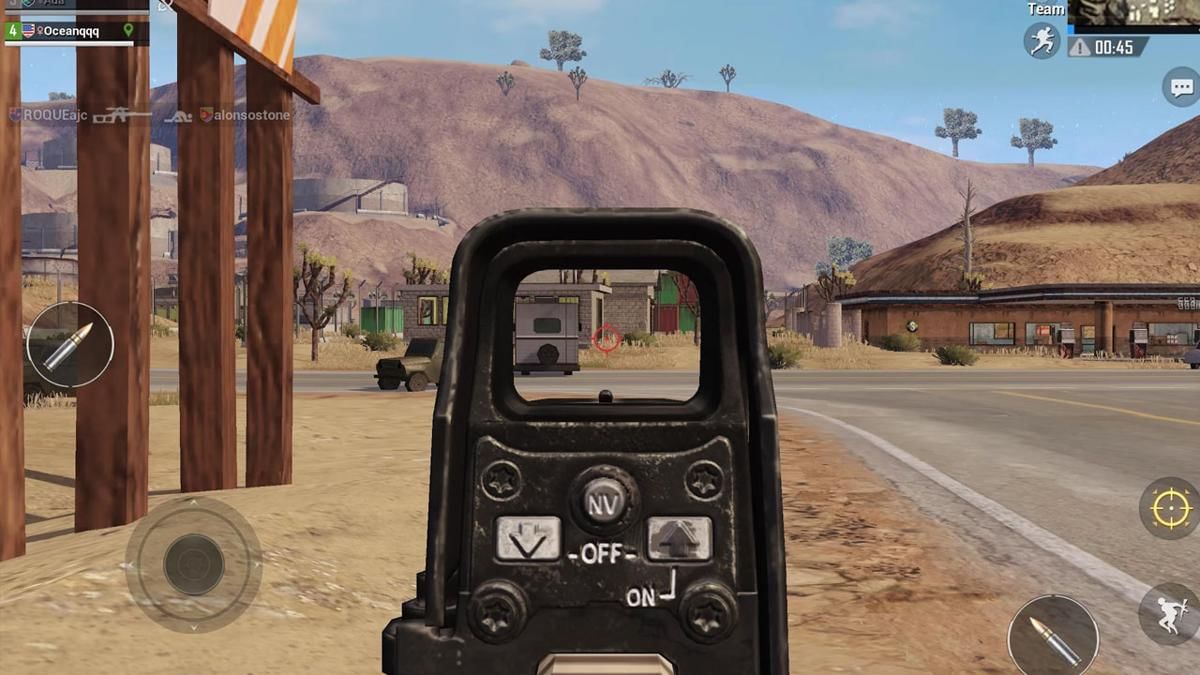
Task: Tap the left-side fire bullet button
Action: pyautogui.click(x=70, y=345)
